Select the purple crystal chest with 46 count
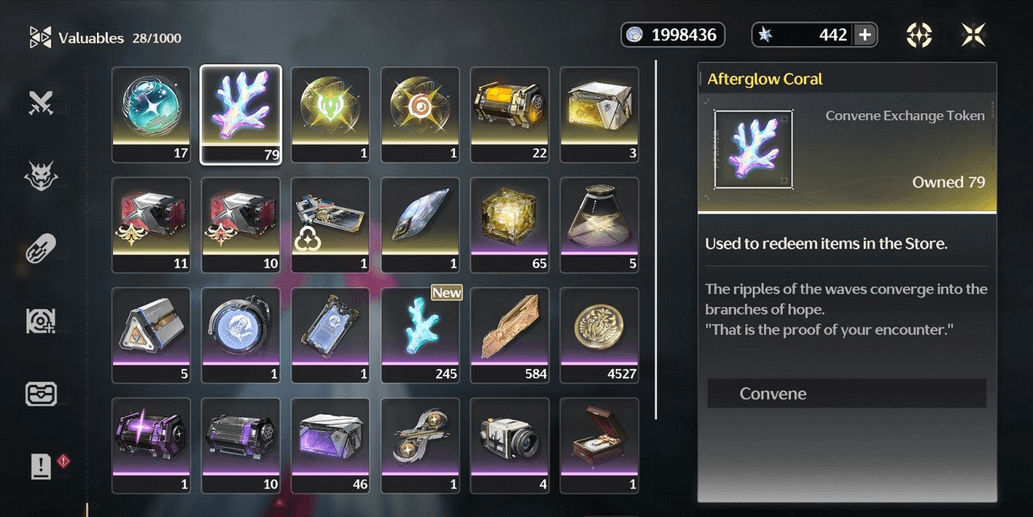The image size is (1033, 517). coord(330,445)
